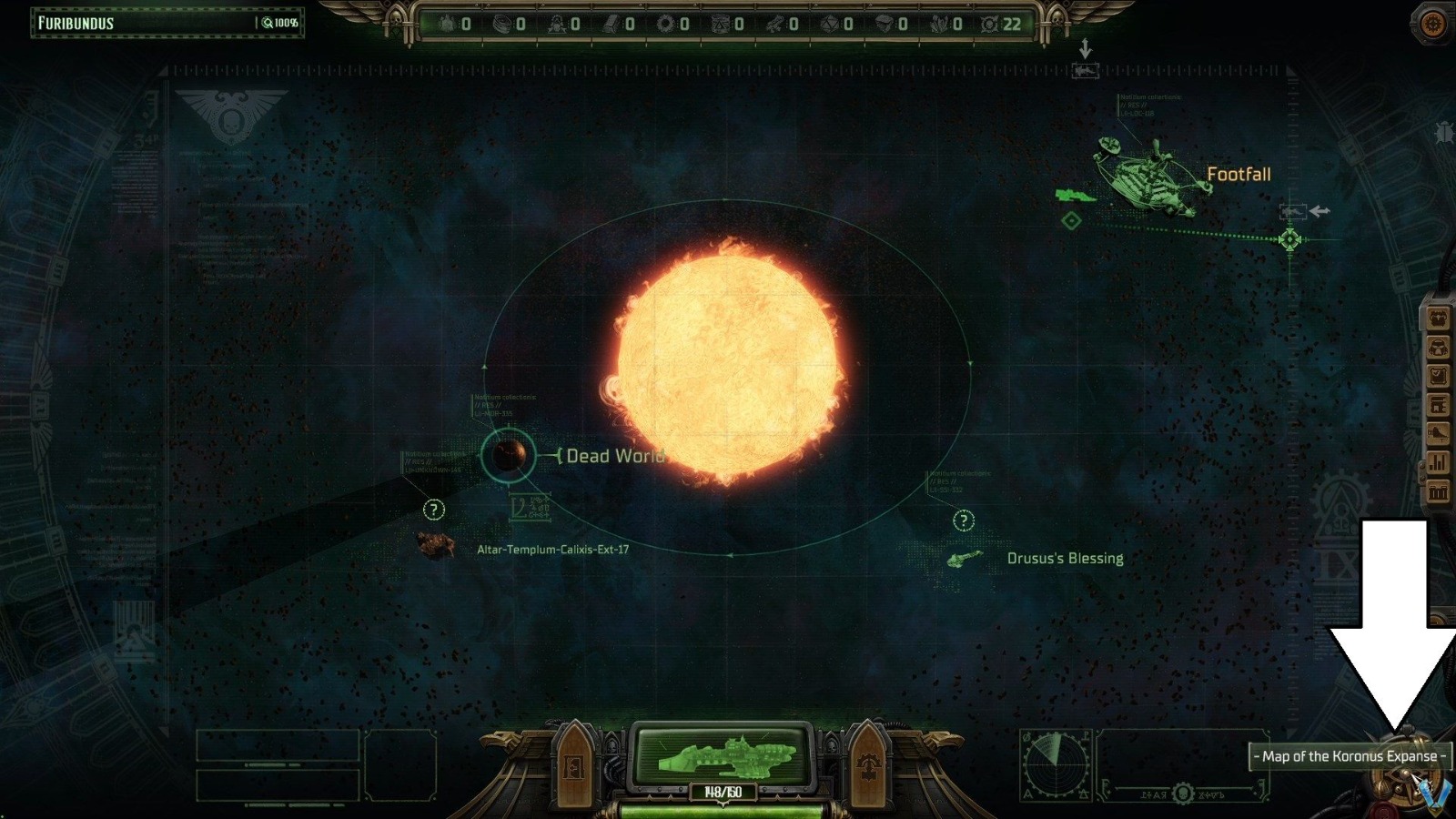Image resolution: width=1456 pixels, height=819 pixels.
Task: Click the scanner radar dial at bottom left
Action: coord(1057,766)
